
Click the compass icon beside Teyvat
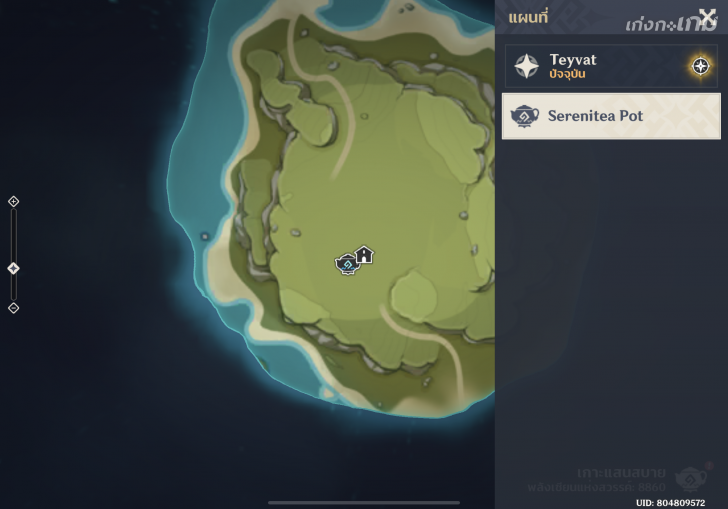click(x=701, y=66)
